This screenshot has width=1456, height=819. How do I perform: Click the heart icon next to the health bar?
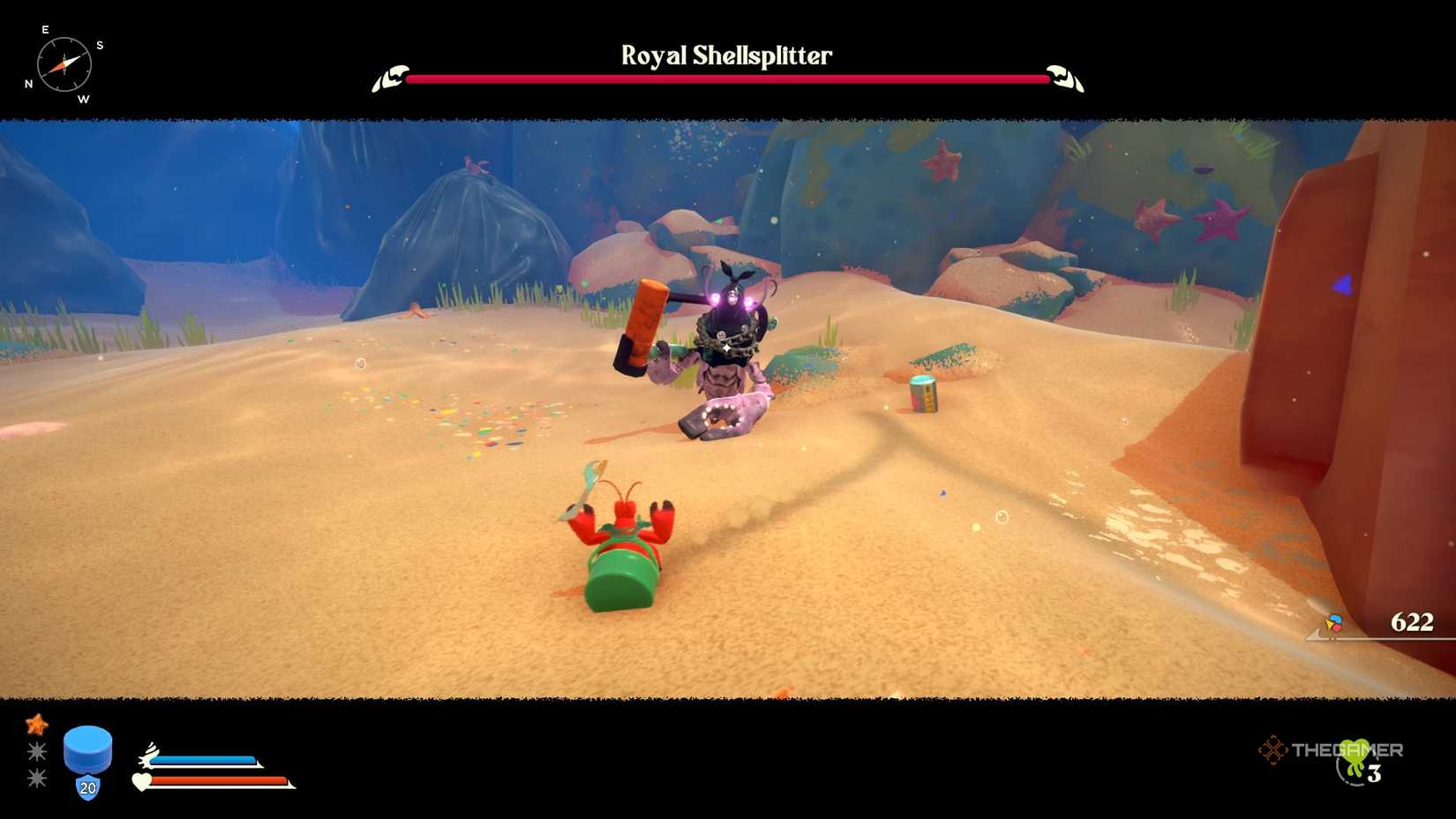click(x=142, y=780)
